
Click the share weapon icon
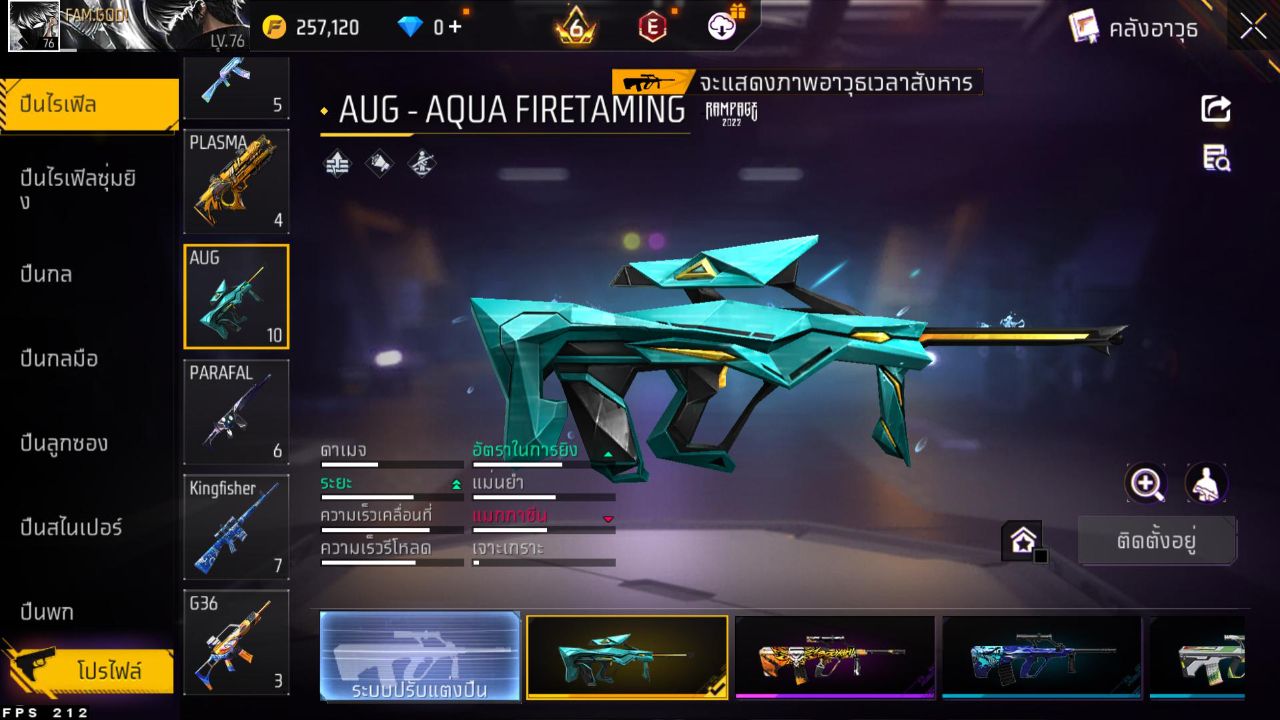(1214, 108)
